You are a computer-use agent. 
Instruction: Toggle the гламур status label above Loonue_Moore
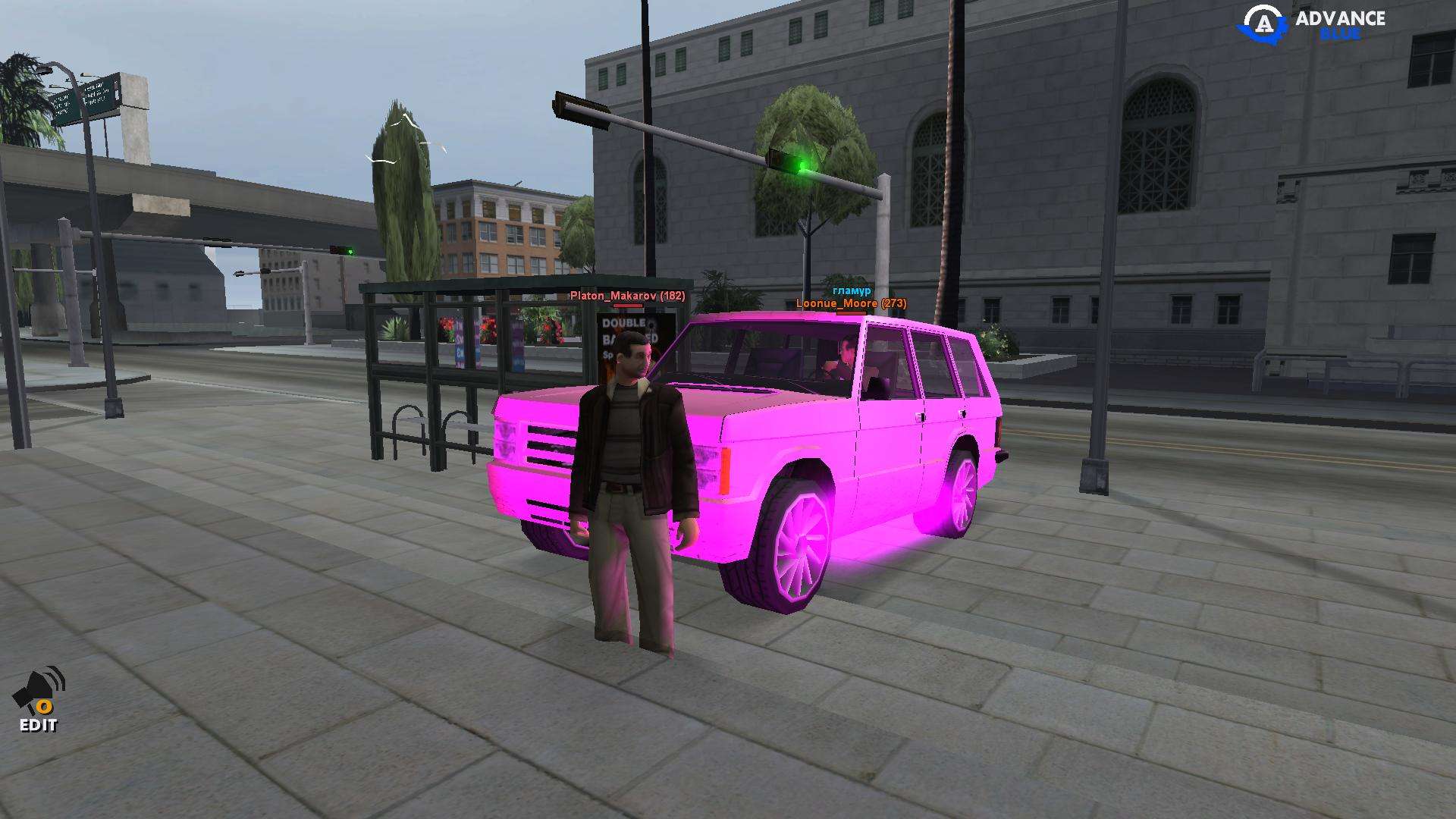[851, 289]
